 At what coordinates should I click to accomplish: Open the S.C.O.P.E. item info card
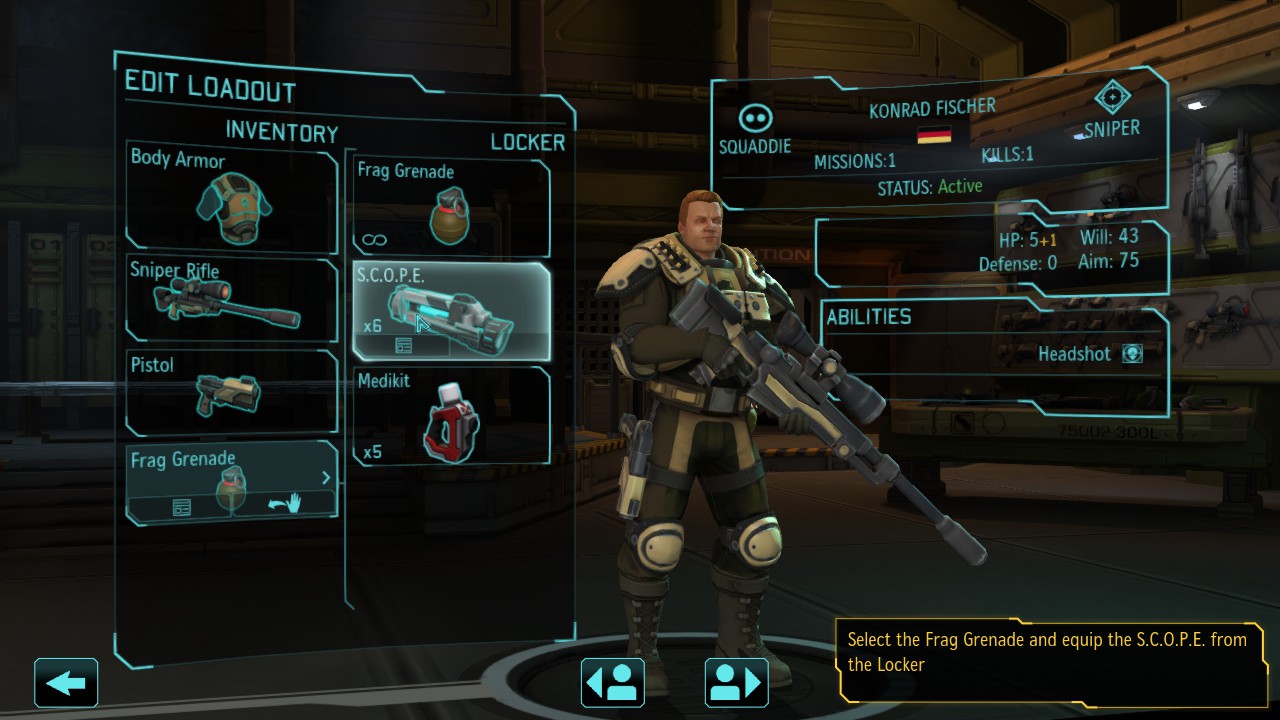coord(404,346)
